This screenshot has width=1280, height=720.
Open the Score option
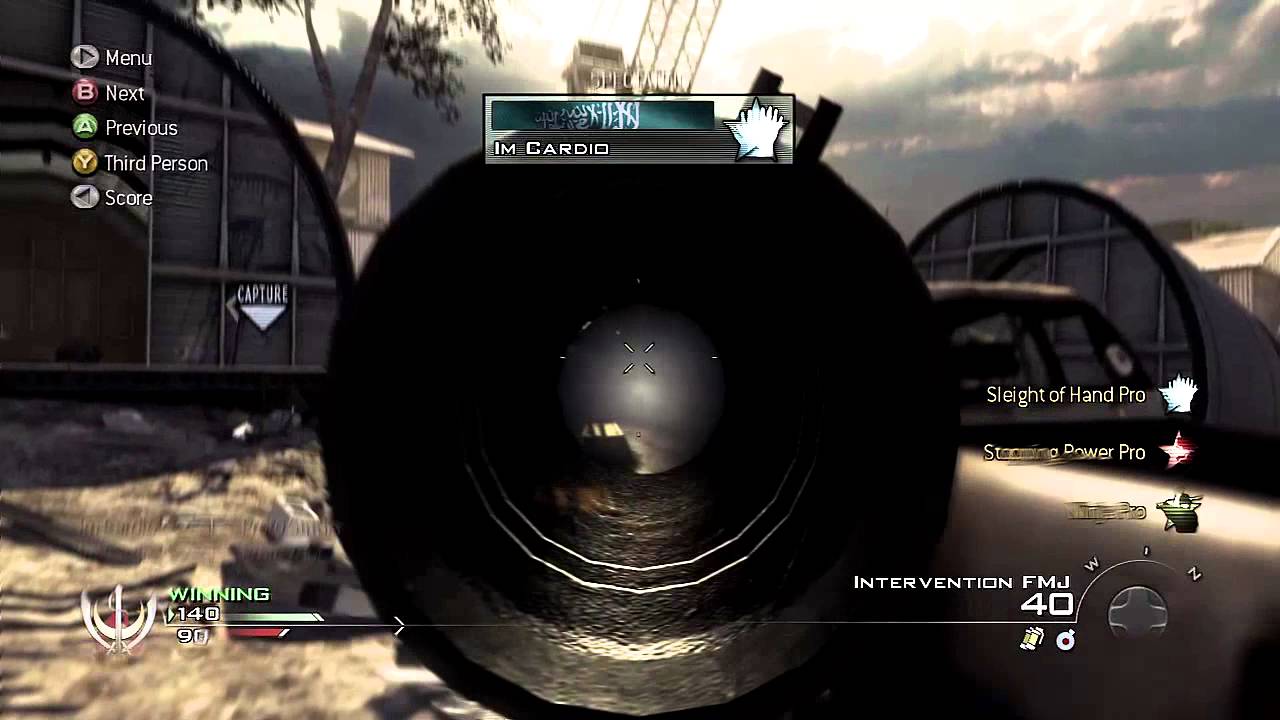tap(112, 198)
